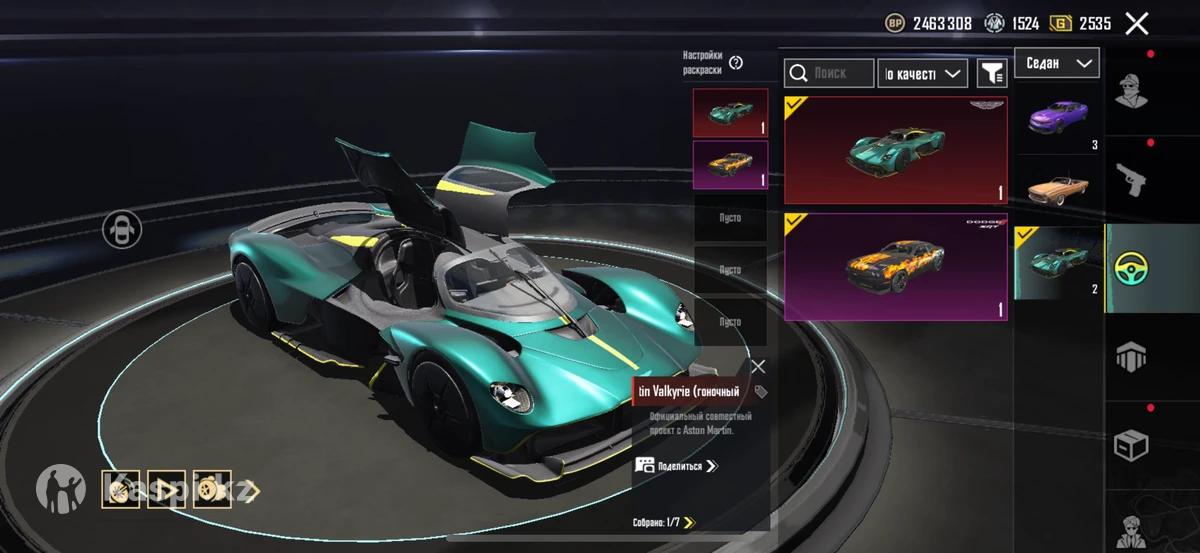Screen dimensions: 1200x553
Task: Close the inventory with the top-right X
Action: pos(1137,24)
